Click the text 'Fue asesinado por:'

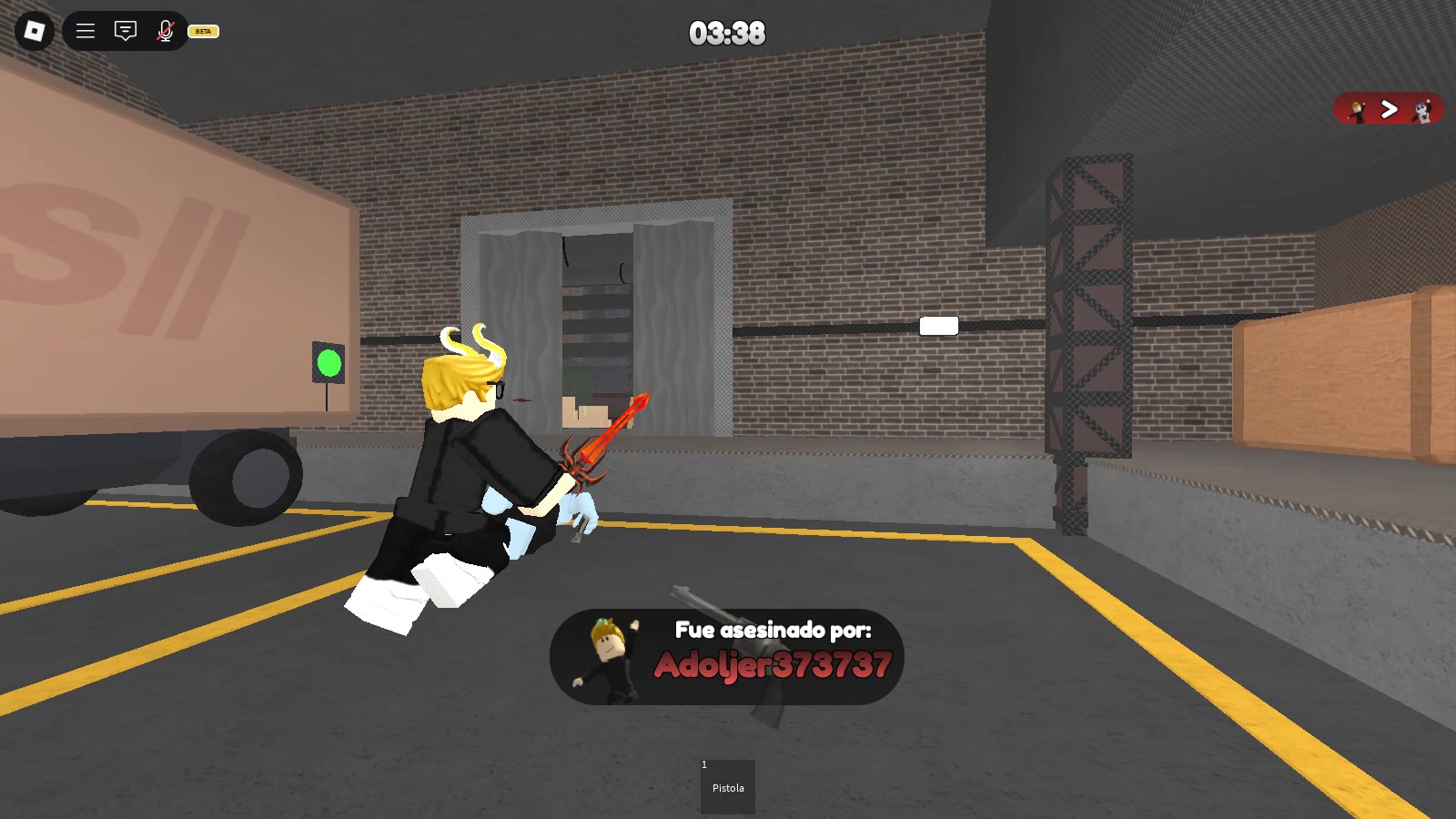(x=773, y=629)
